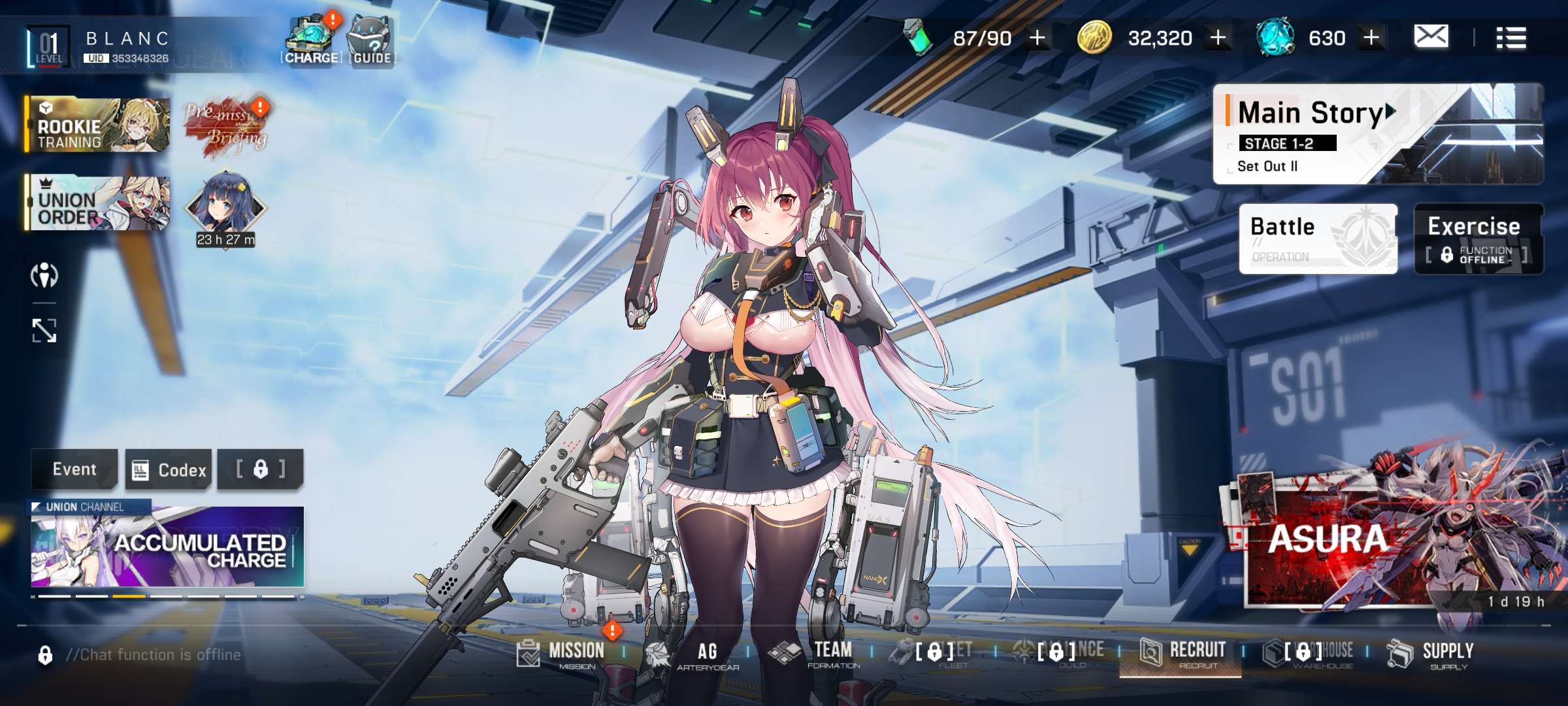This screenshot has width=1568, height=706.
Task: Open the Event button
Action: 74,469
